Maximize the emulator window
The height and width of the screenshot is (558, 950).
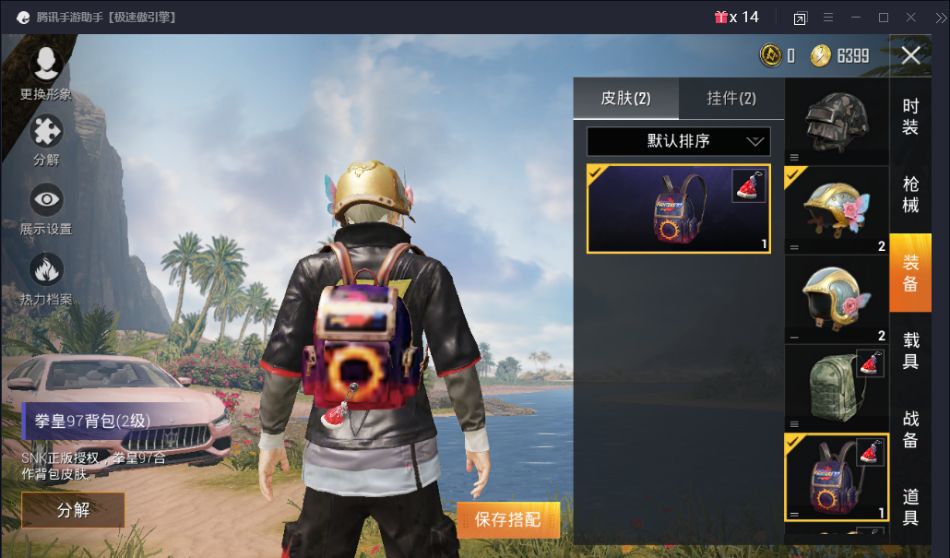883,17
